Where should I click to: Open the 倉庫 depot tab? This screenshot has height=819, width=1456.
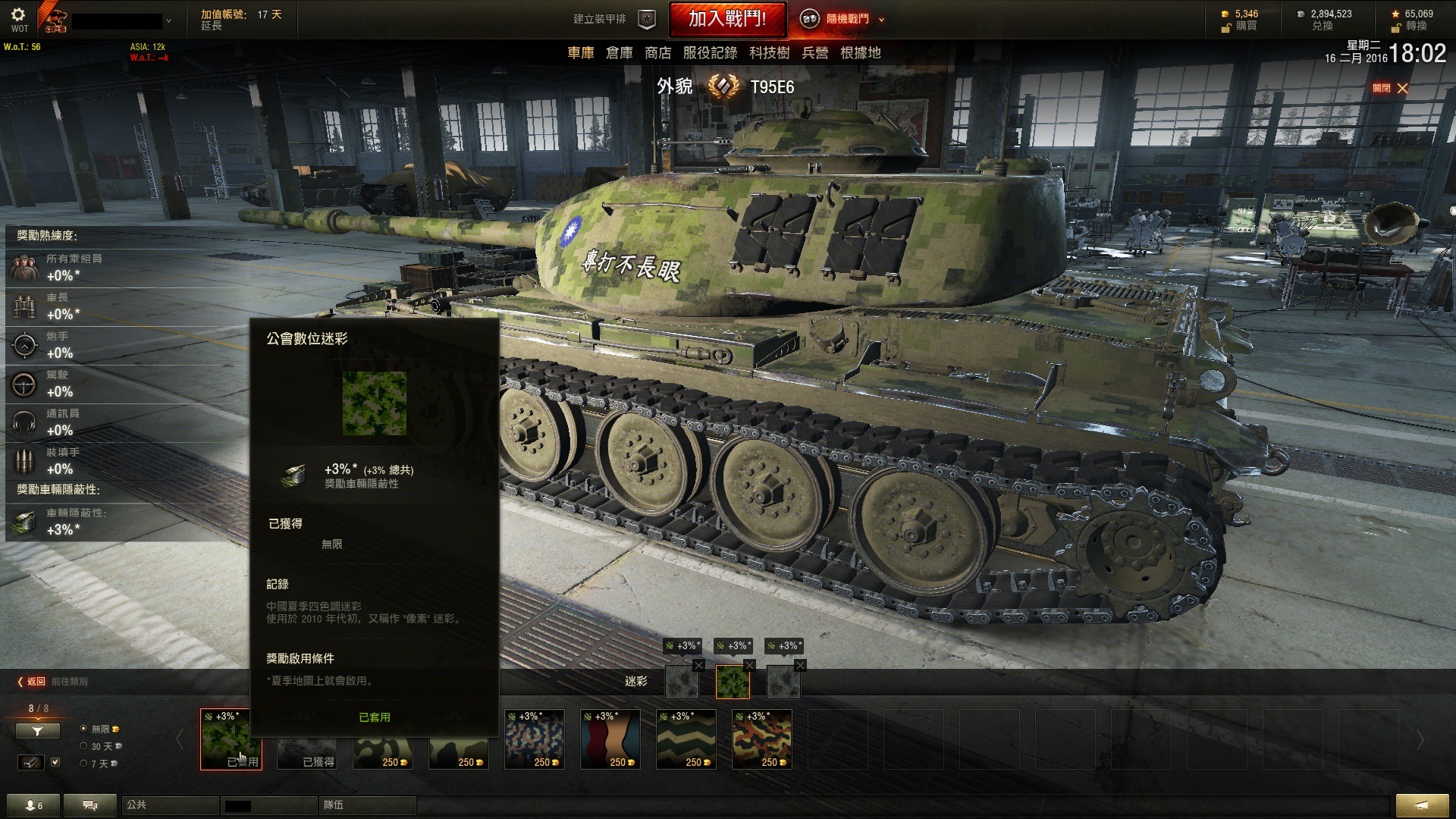point(619,52)
